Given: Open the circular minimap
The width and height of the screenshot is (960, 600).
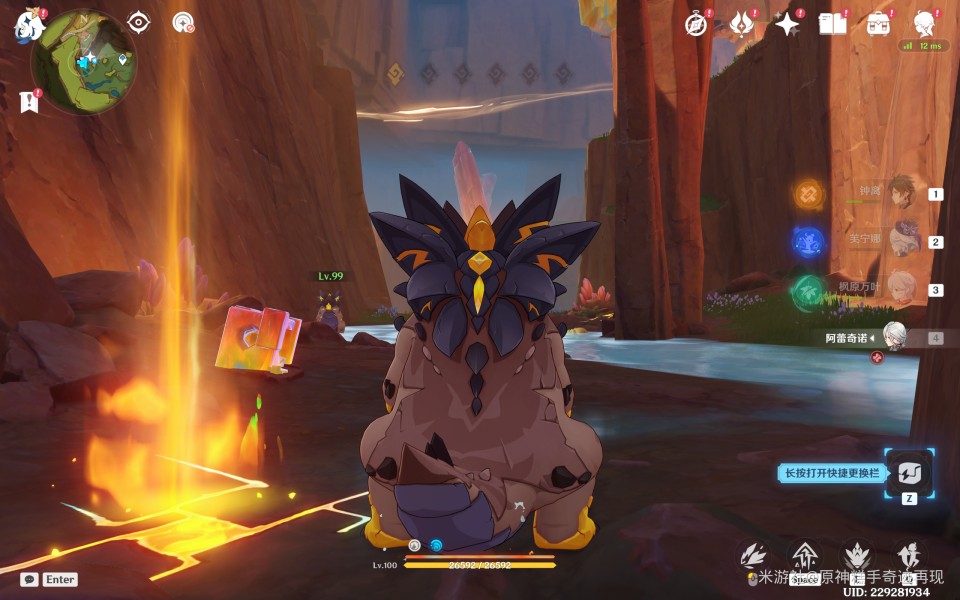Looking at the screenshot, I should 84,62.
